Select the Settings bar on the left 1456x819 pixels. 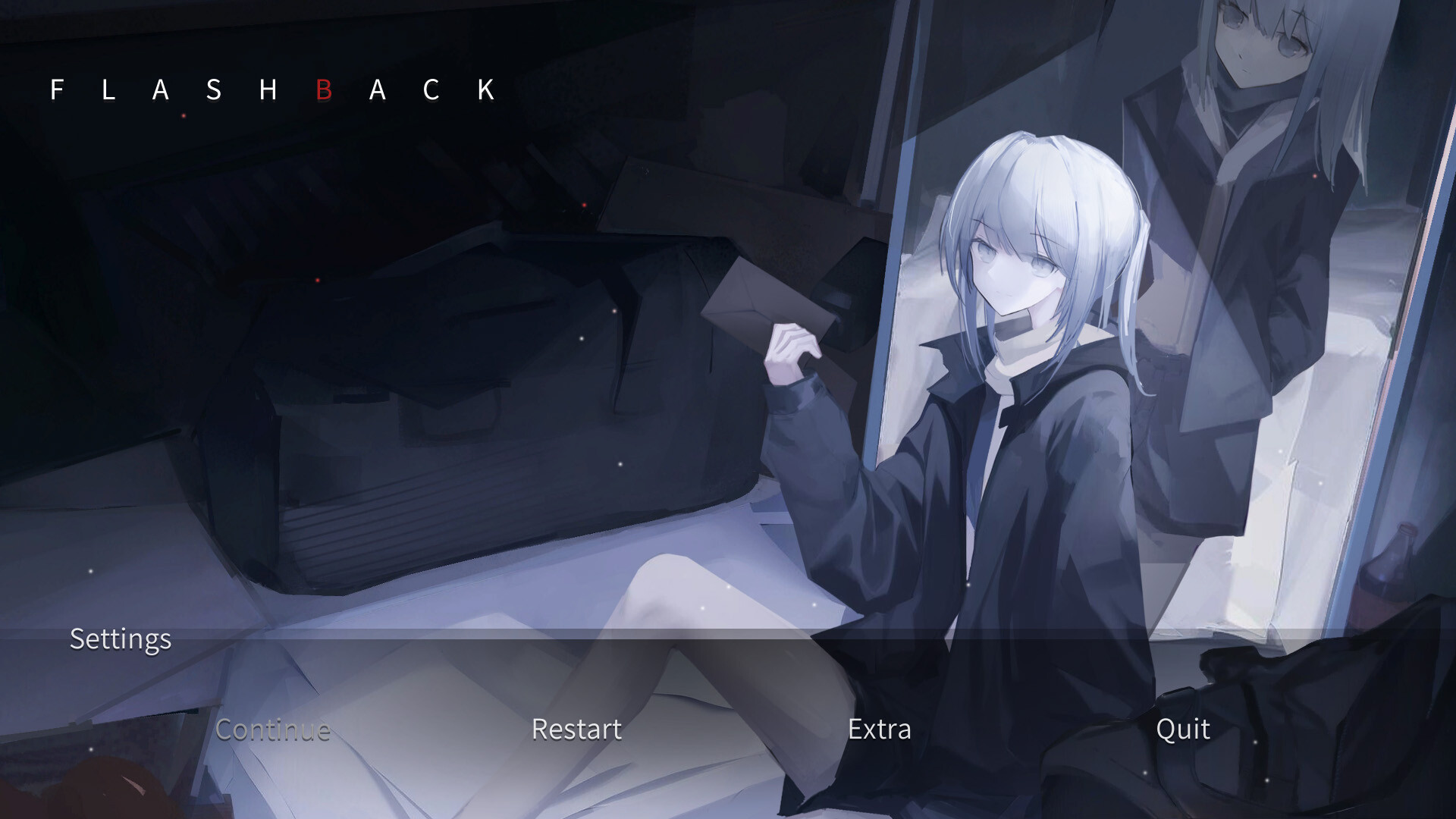120,639
